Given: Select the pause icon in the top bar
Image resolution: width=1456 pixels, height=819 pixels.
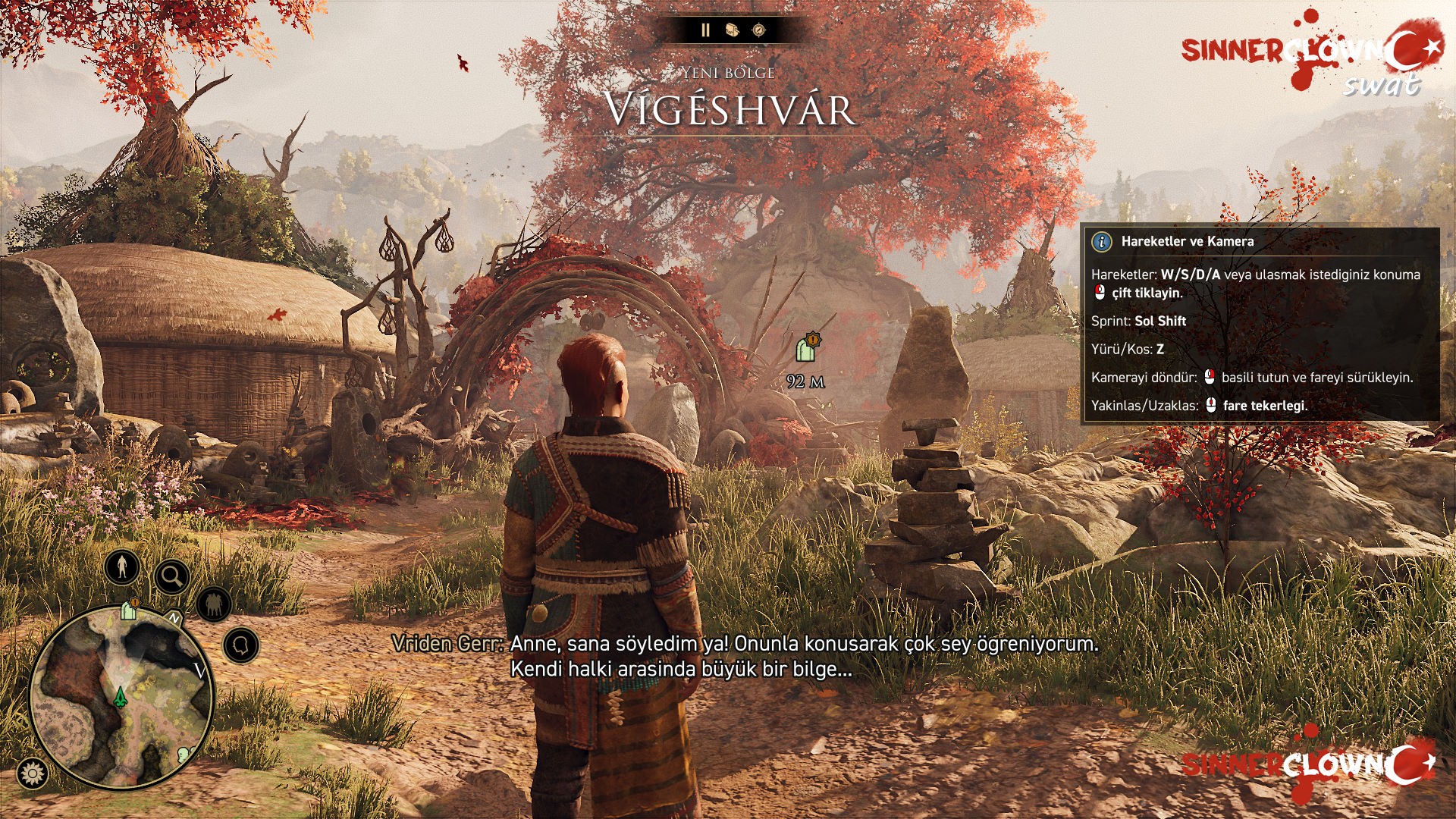Looking at the screenshot, I should pos(705,31).
